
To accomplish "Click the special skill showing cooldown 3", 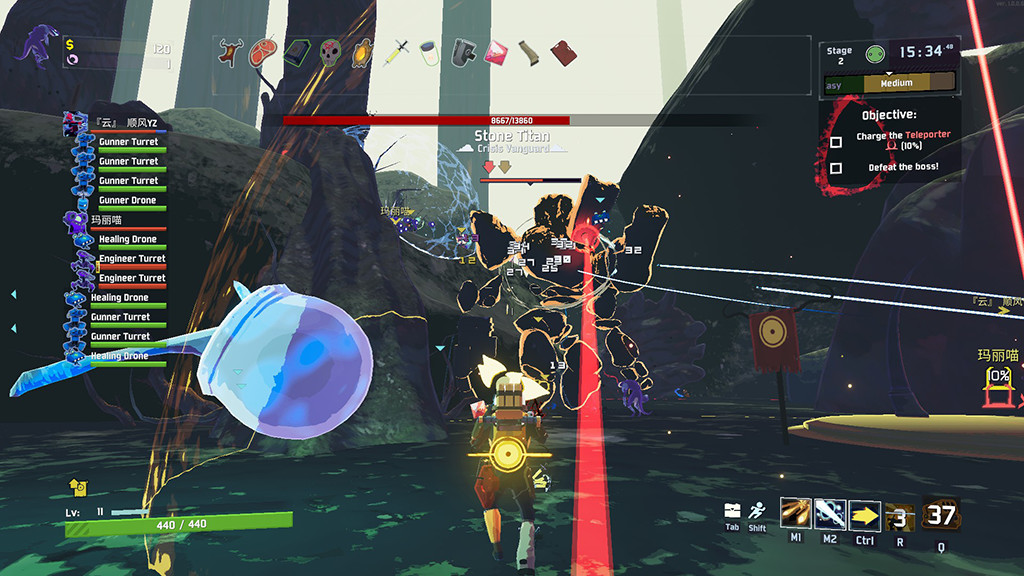I will coord(900,516).
